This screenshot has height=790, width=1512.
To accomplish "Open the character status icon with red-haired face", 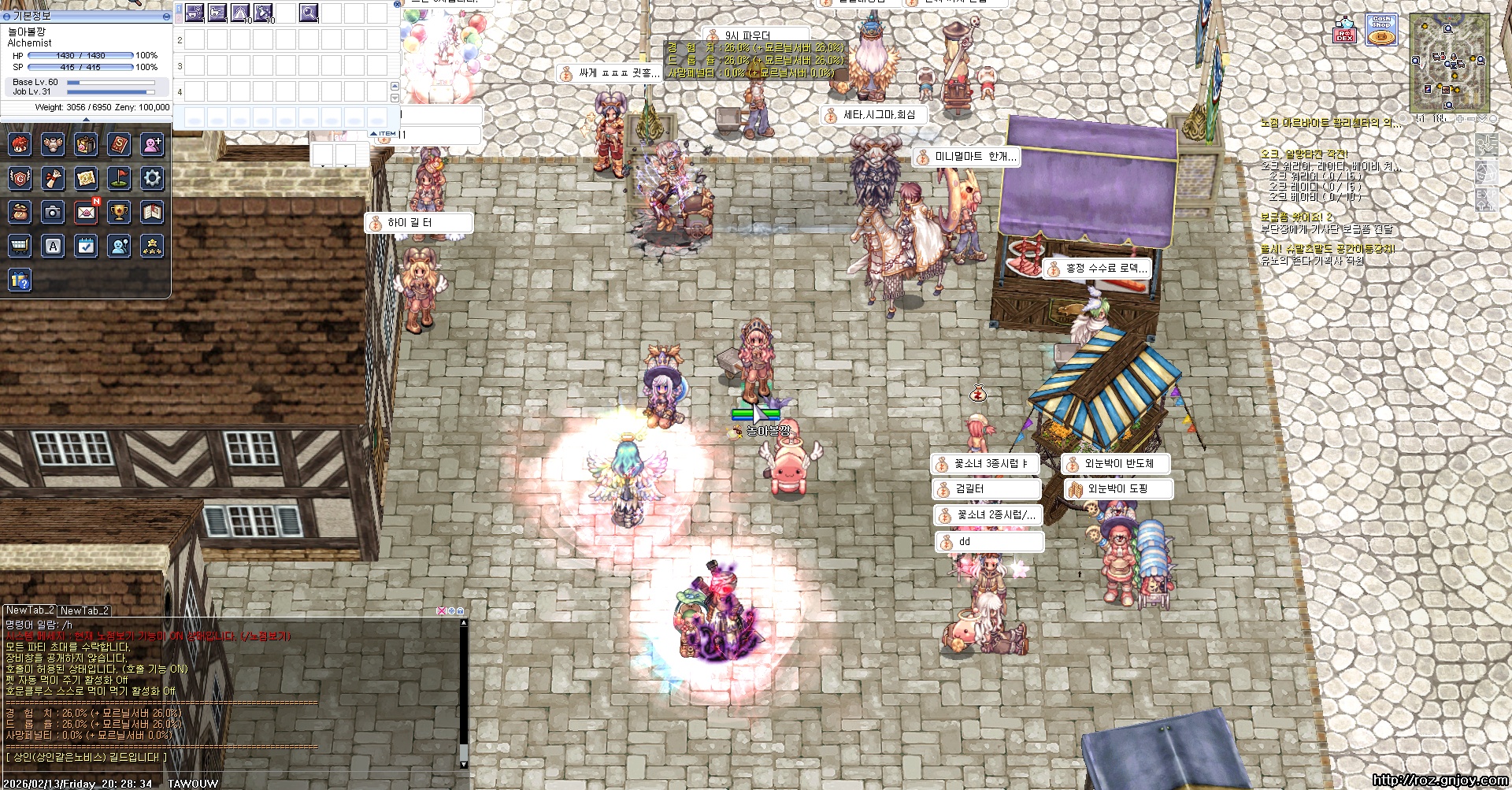I will (x=20, y=144).
